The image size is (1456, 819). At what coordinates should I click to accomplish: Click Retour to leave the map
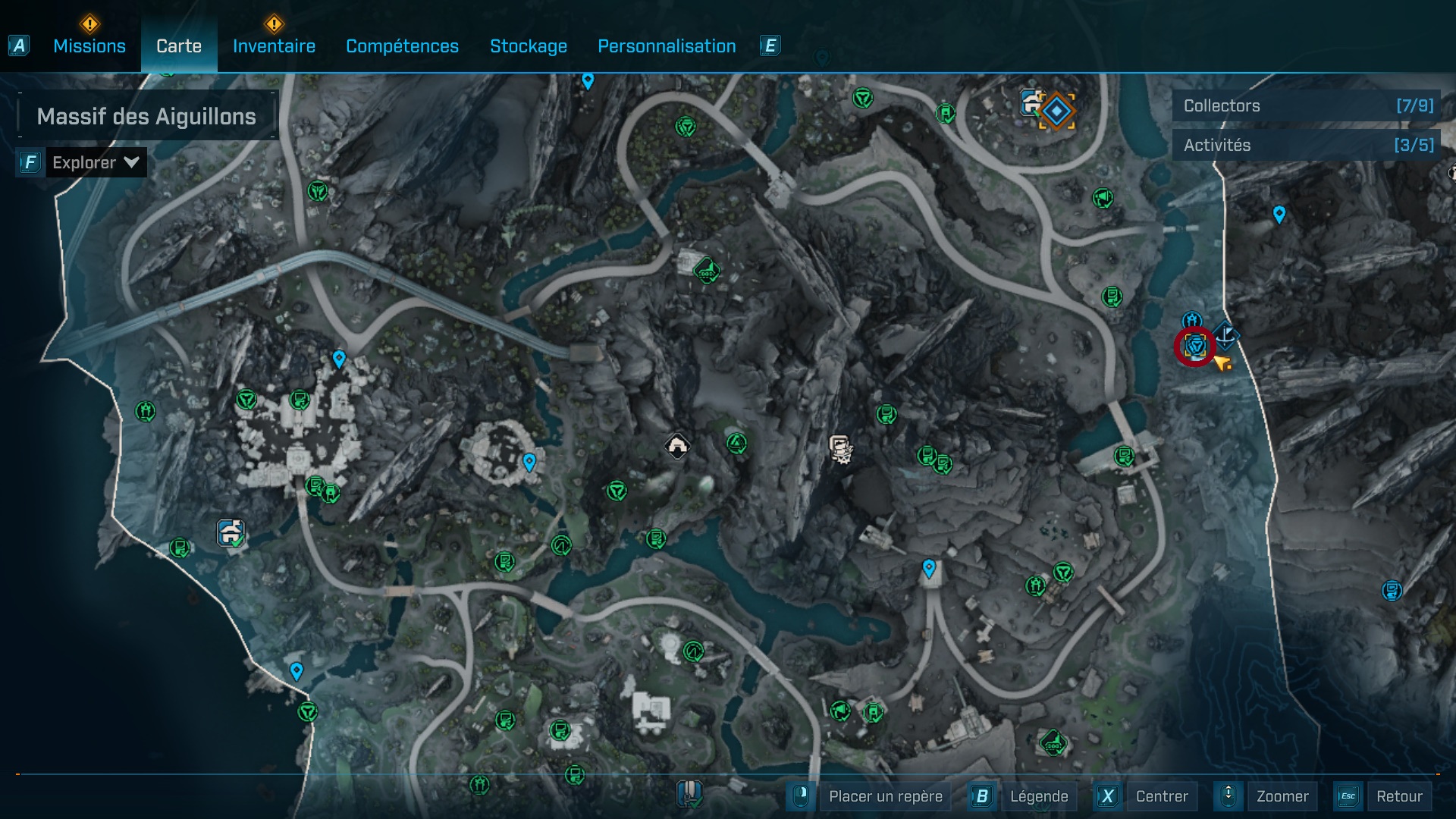tap(1398, 796)
